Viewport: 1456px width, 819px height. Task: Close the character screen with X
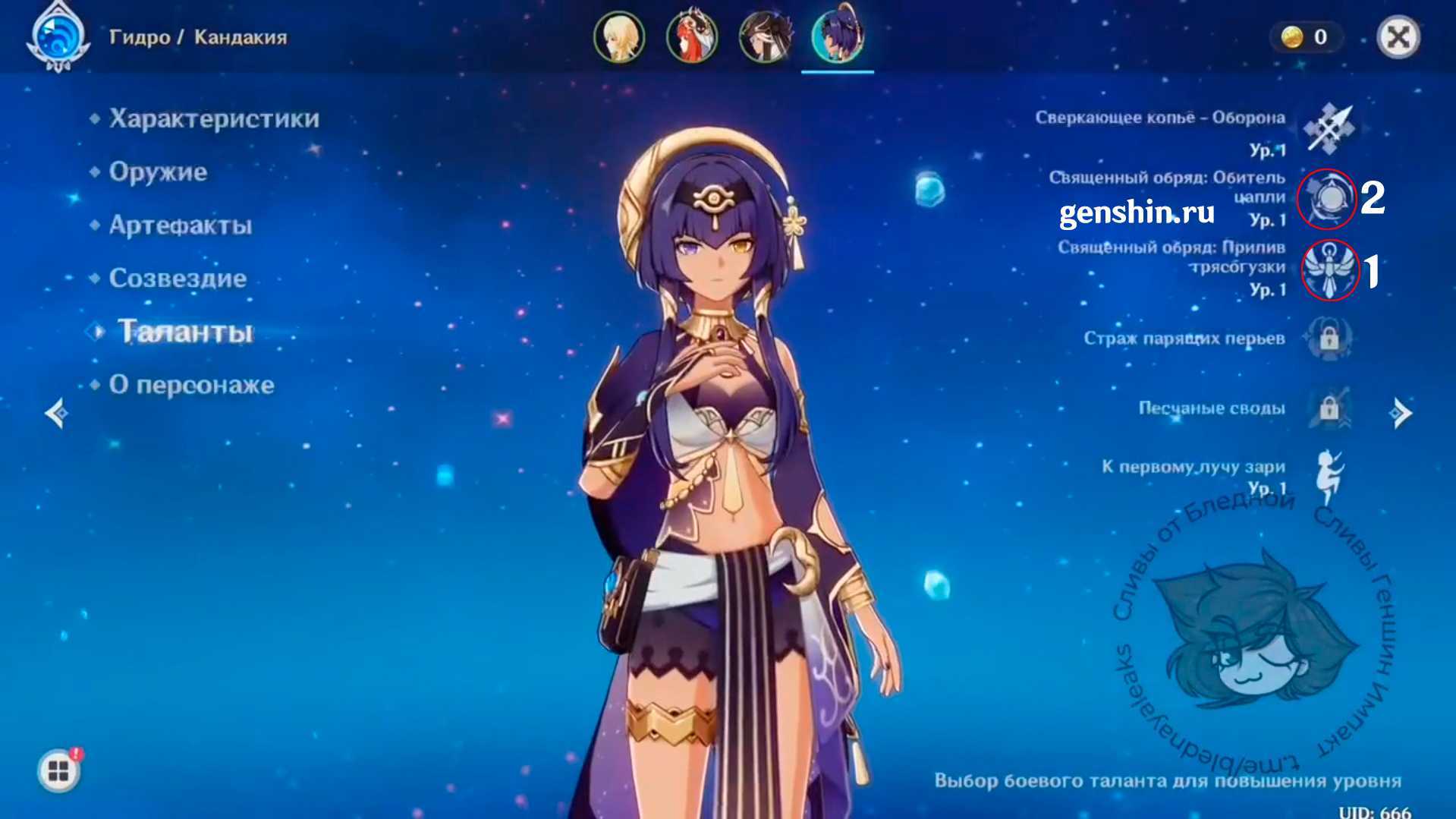click(1398, 37)
